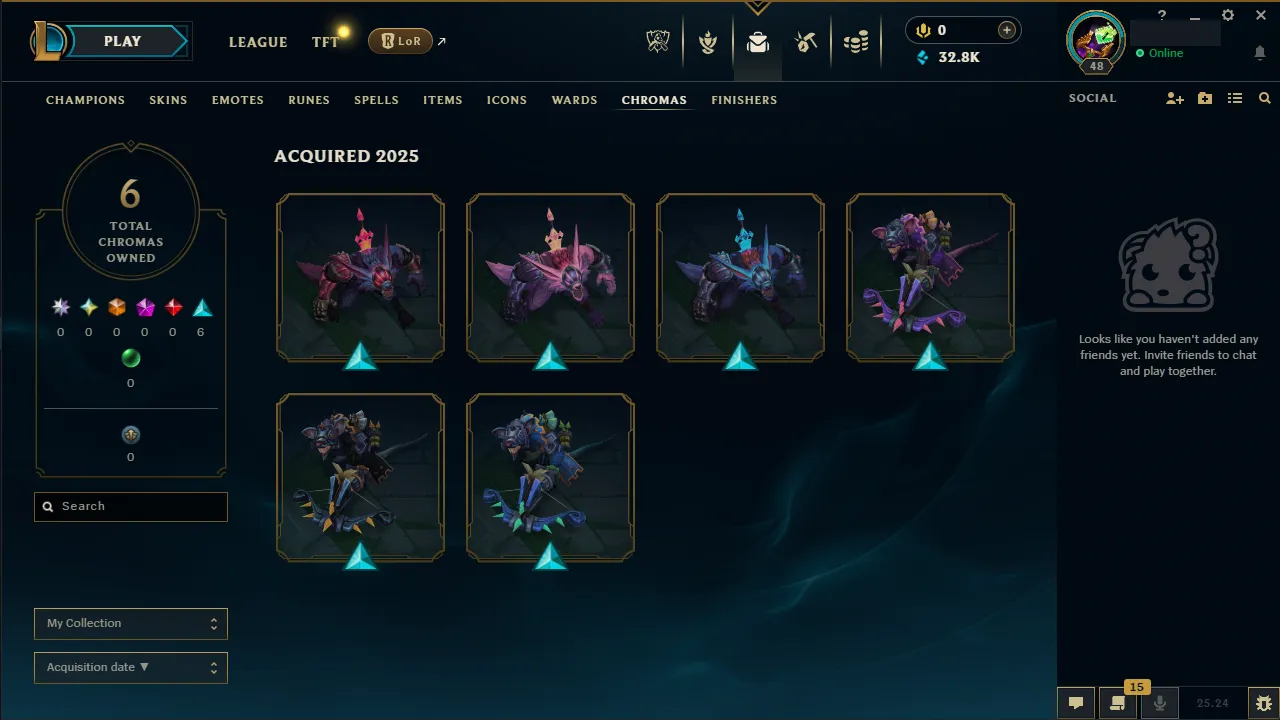Open the Esports hub trophy icon

coord(657,41)
